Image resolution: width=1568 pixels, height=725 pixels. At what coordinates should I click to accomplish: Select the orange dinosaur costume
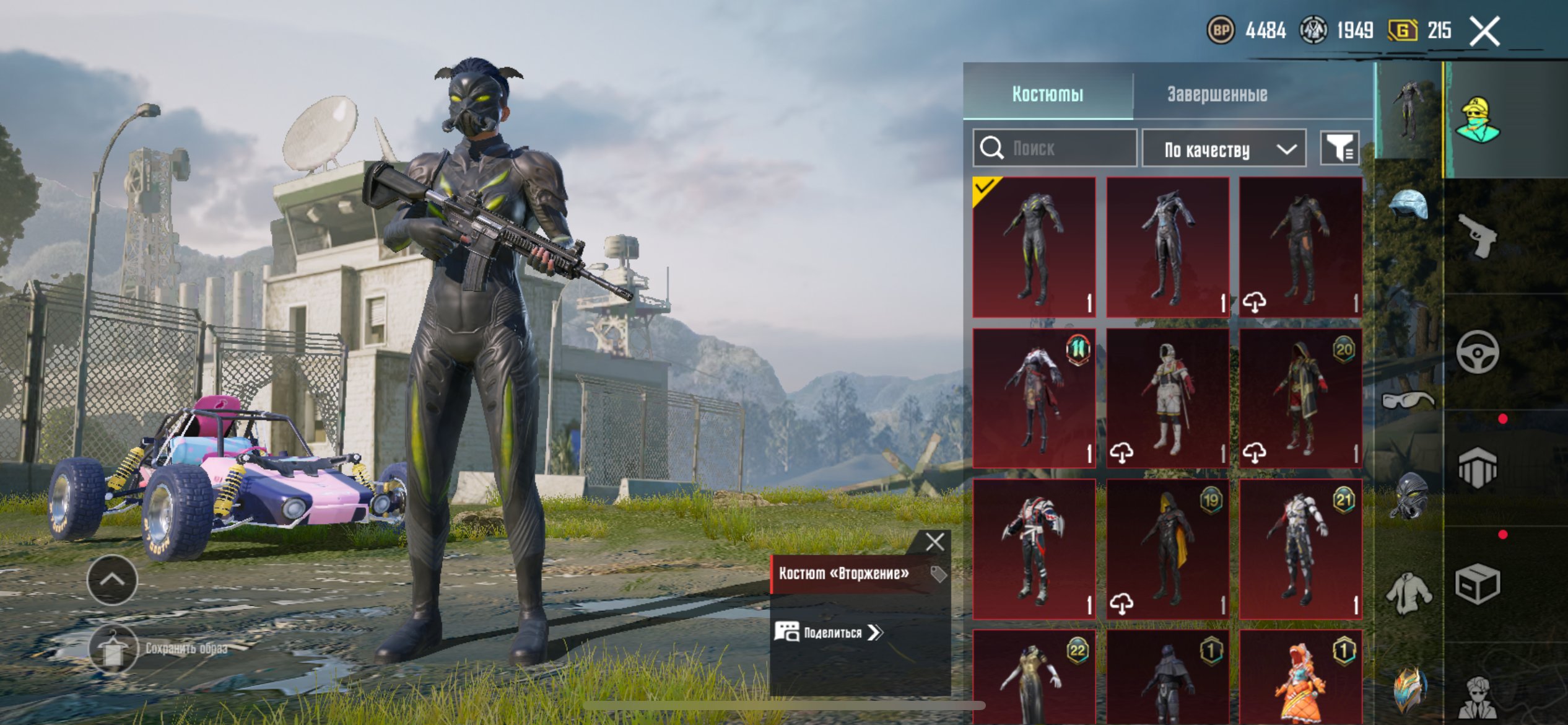coord(1300,679)
